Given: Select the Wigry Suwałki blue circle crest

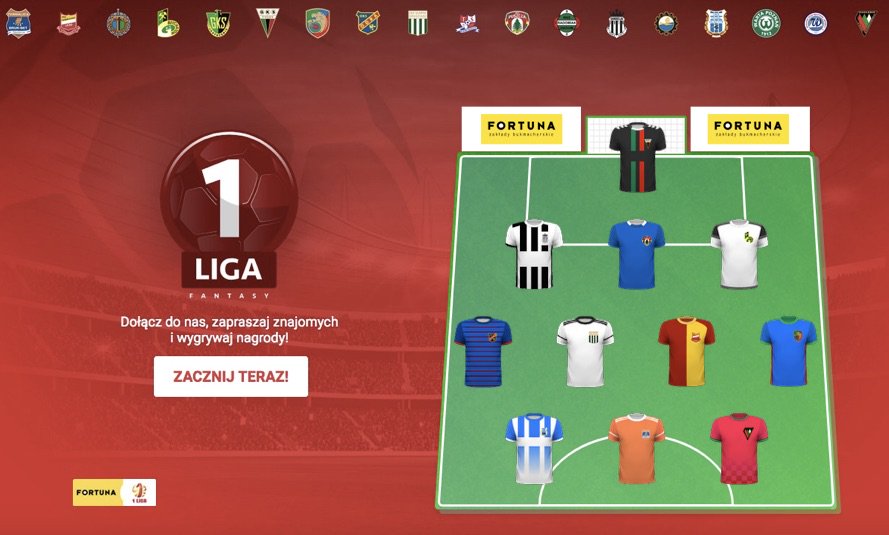Looking at the screenshot, I should (x=816, y=23).
